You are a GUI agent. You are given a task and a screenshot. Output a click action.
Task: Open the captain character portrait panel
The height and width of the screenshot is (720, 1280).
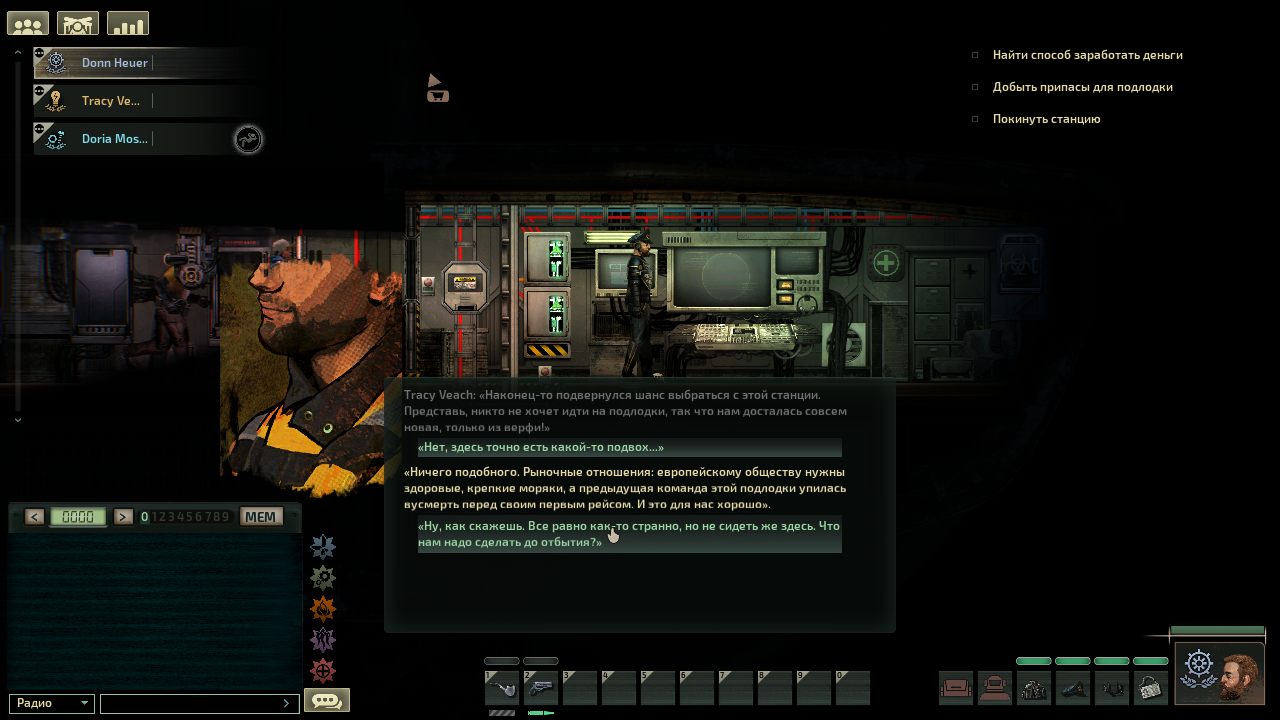click(1219, 673)
